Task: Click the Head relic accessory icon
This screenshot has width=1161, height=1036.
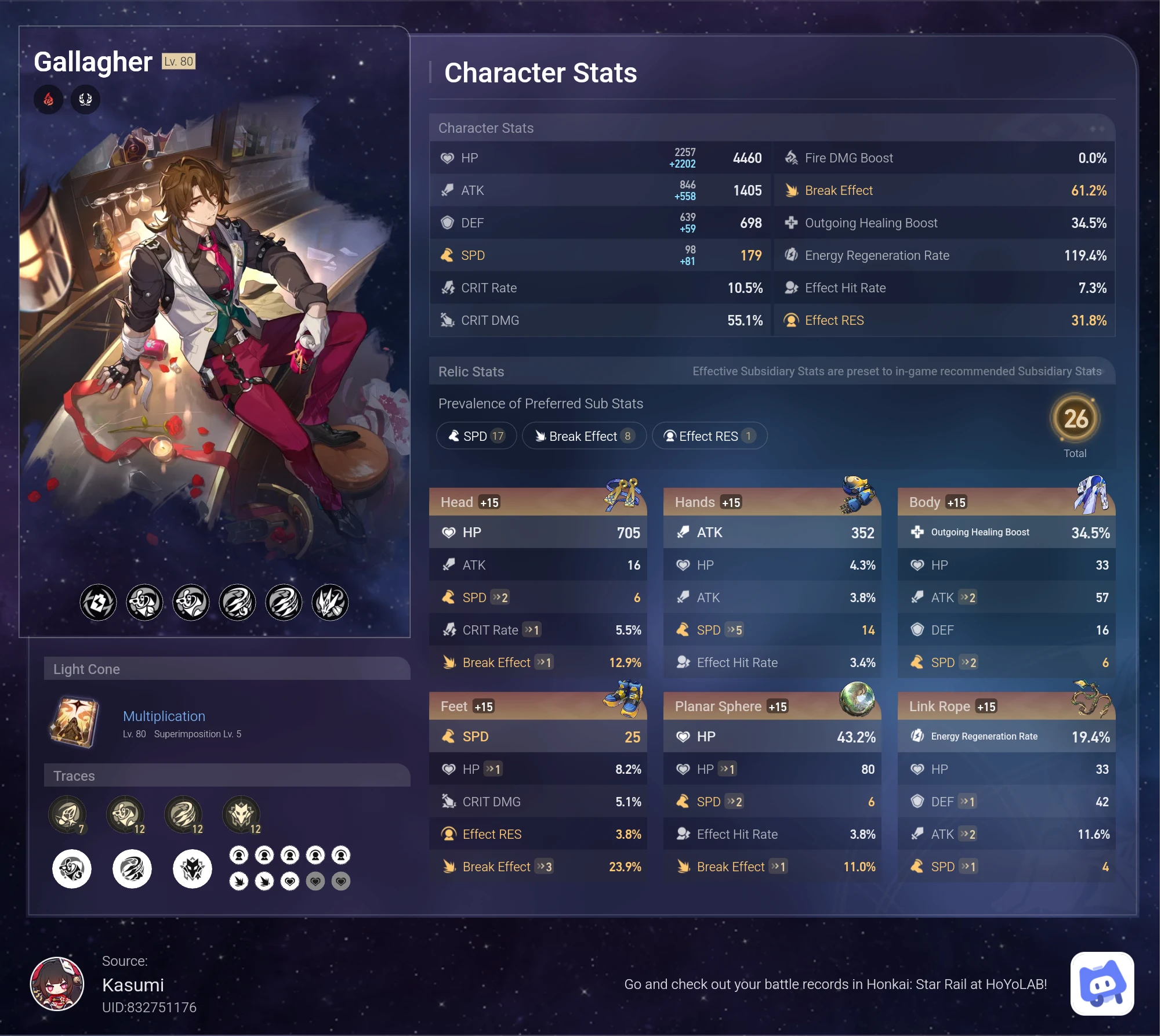Action: (623, 496)
